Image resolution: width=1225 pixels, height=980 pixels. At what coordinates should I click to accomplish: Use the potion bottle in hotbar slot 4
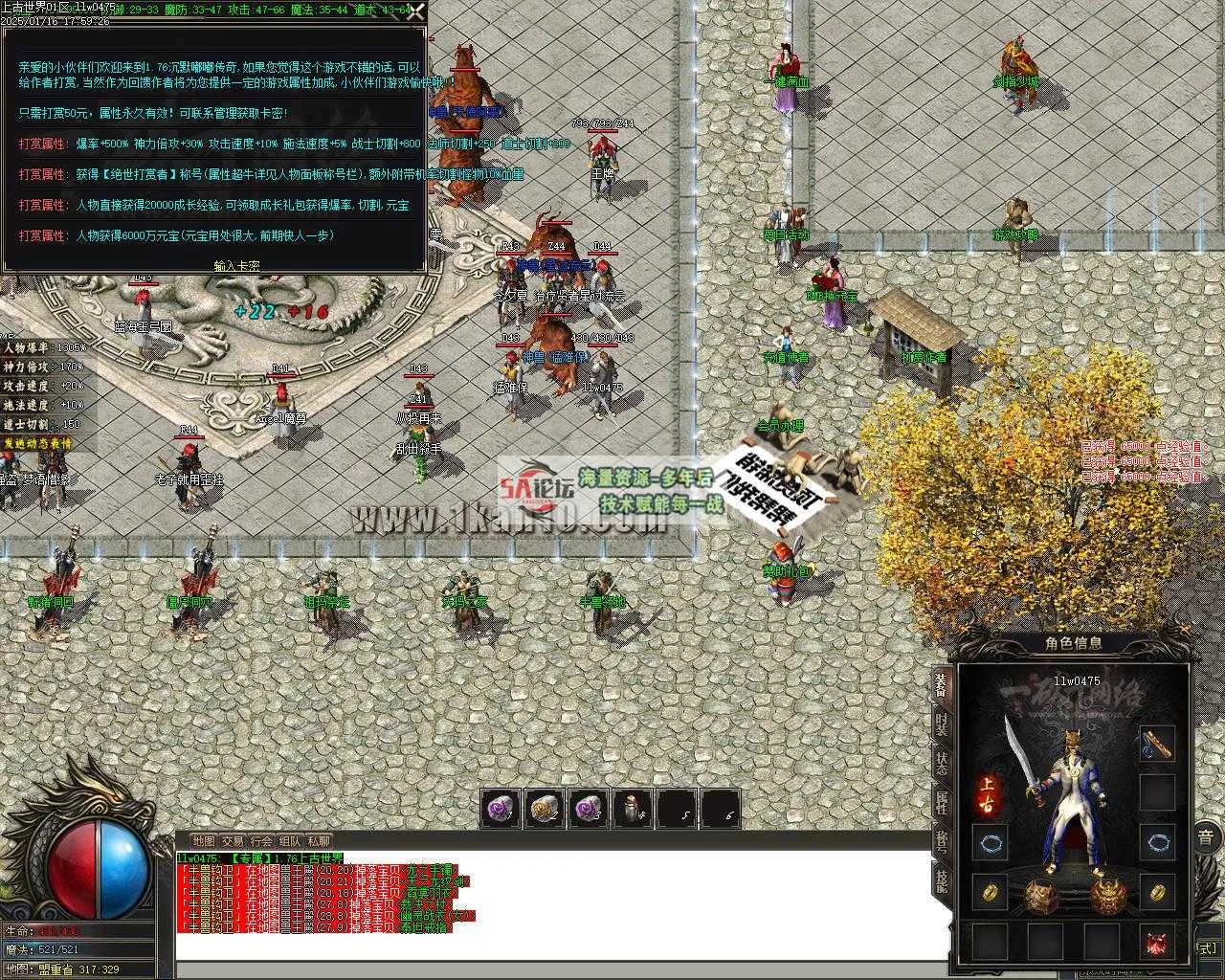[x=632, y=809]
